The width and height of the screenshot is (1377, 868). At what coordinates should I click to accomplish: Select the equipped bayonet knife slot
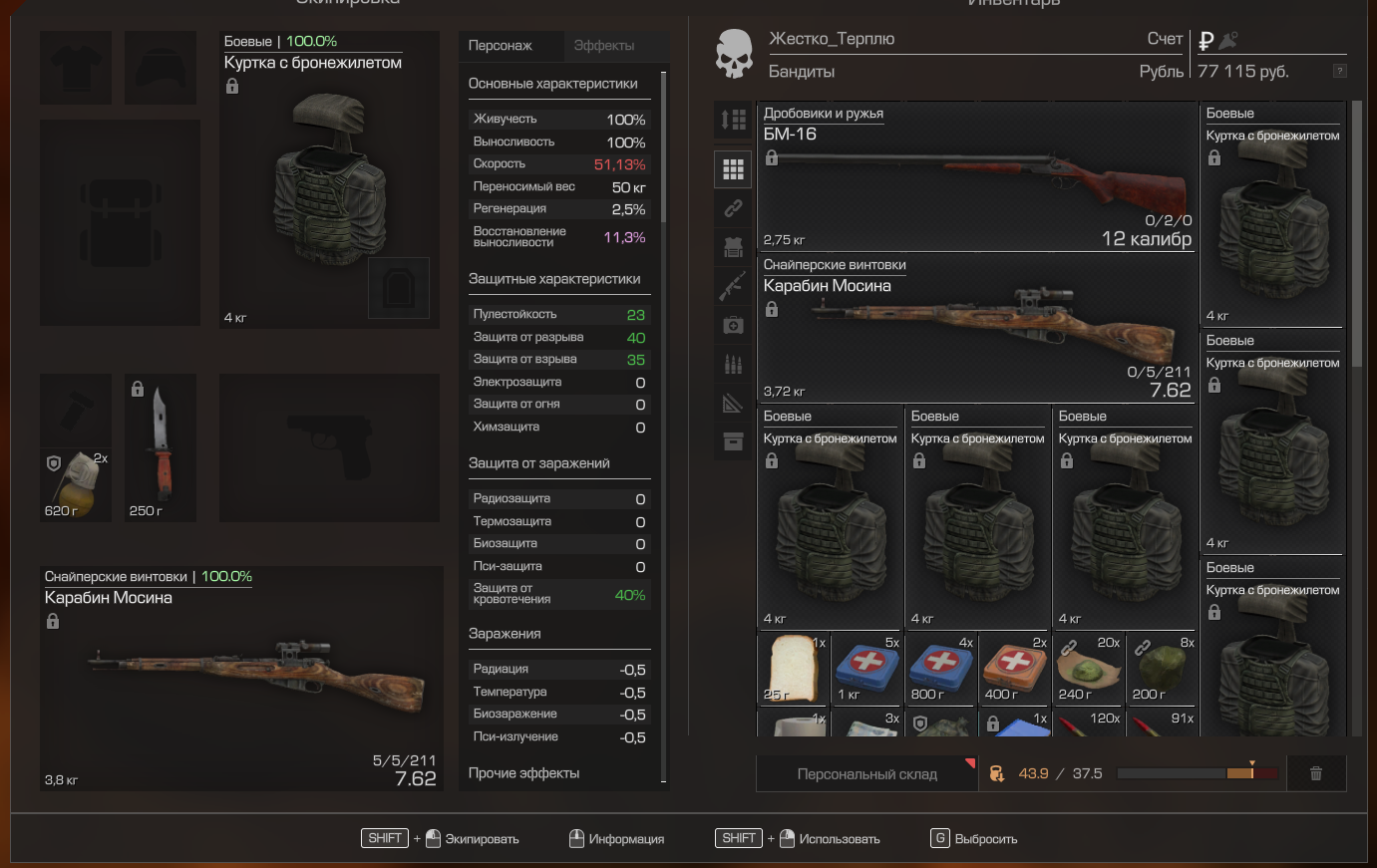pos(161,447)
